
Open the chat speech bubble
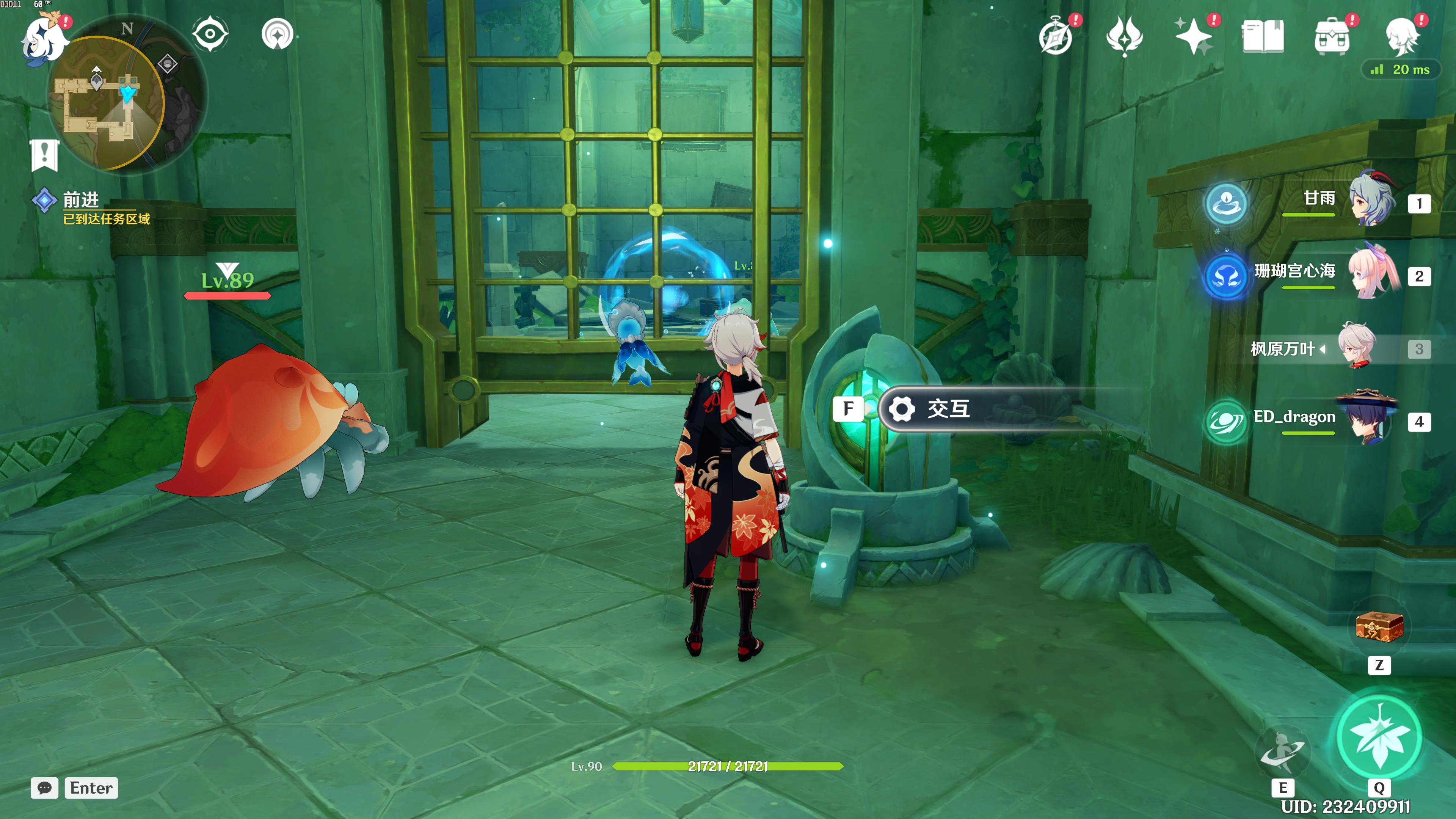[x=45, y=788]
